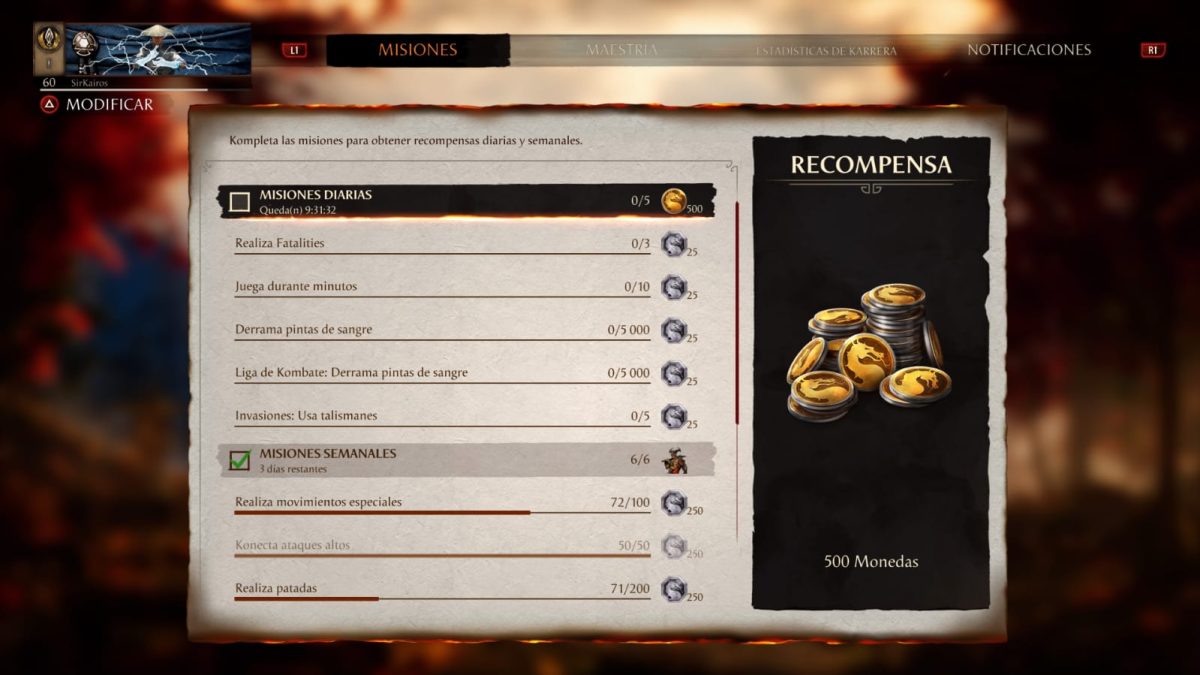Image resolution: width=1200 pixels, height=675 pixels.
Task: Select Liga de Kombate blood mission
Action: tap(440, 373)
